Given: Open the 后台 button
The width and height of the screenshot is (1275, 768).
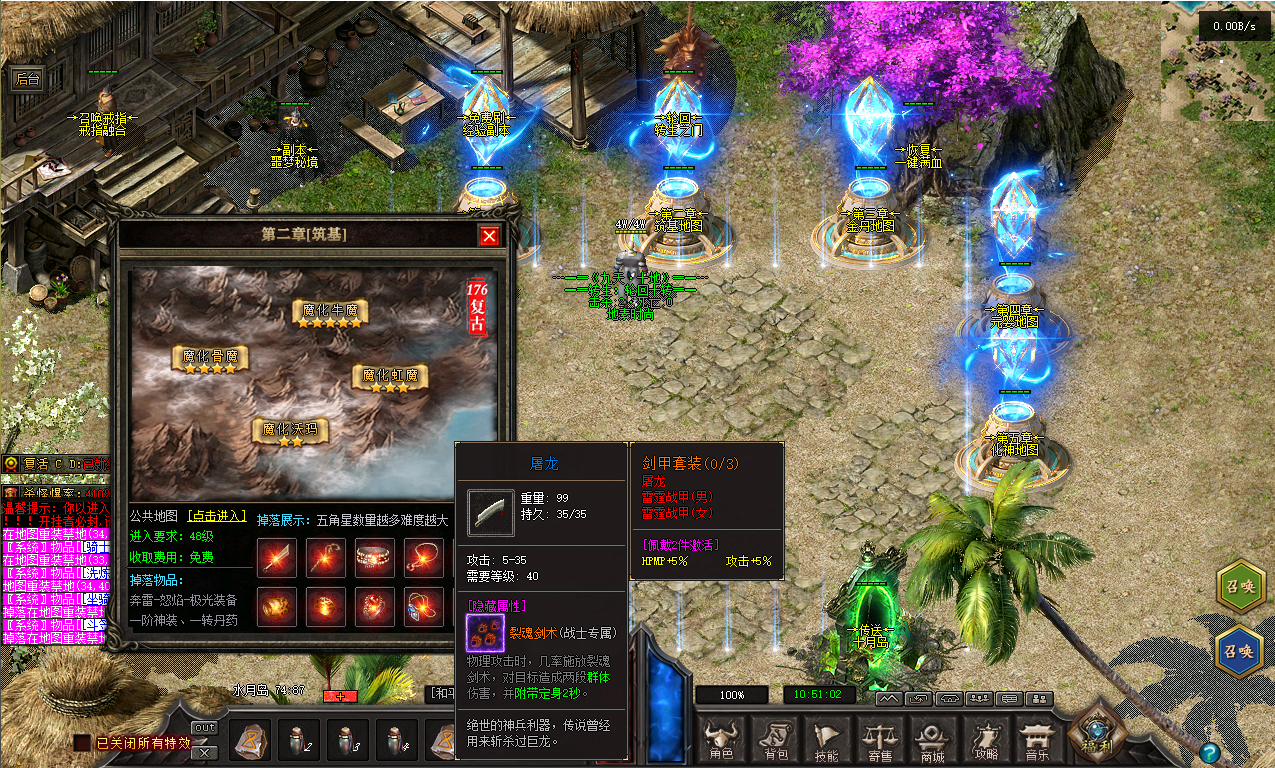Looking at the screenshot, I should (28, 80).
